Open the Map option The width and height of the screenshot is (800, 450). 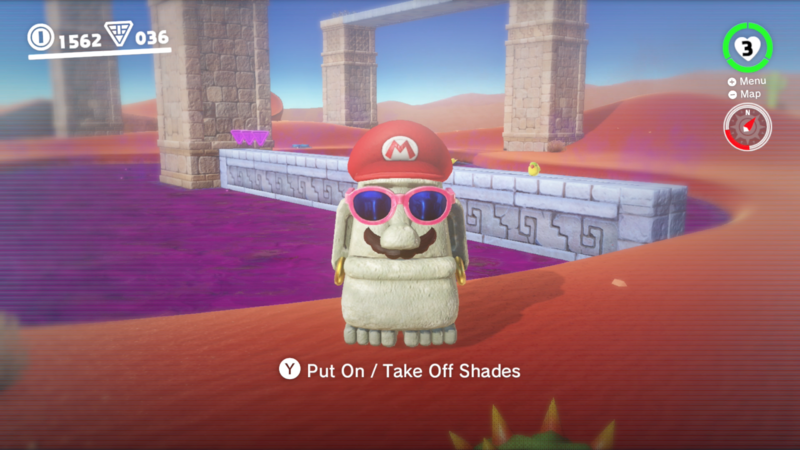[746, 94]
